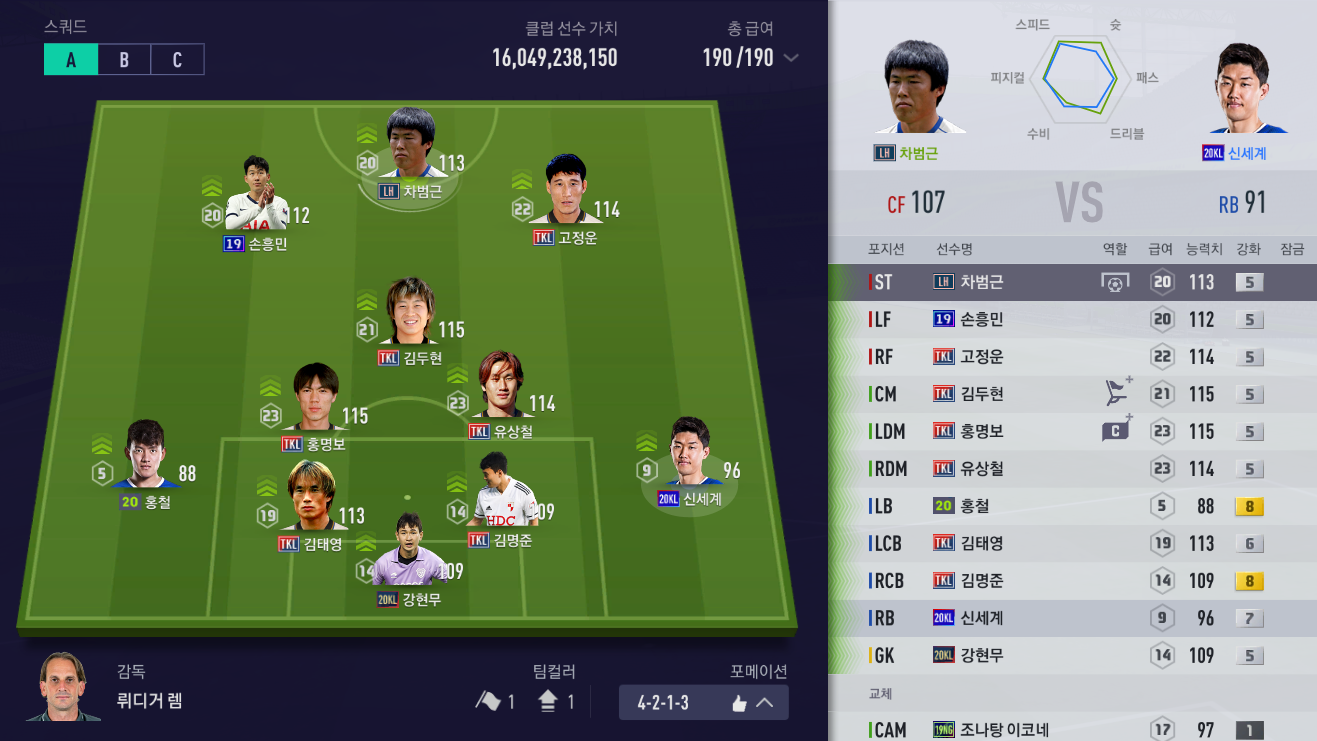Click the 5 enhancement badge on 차범근's row

coord(1248,282)
